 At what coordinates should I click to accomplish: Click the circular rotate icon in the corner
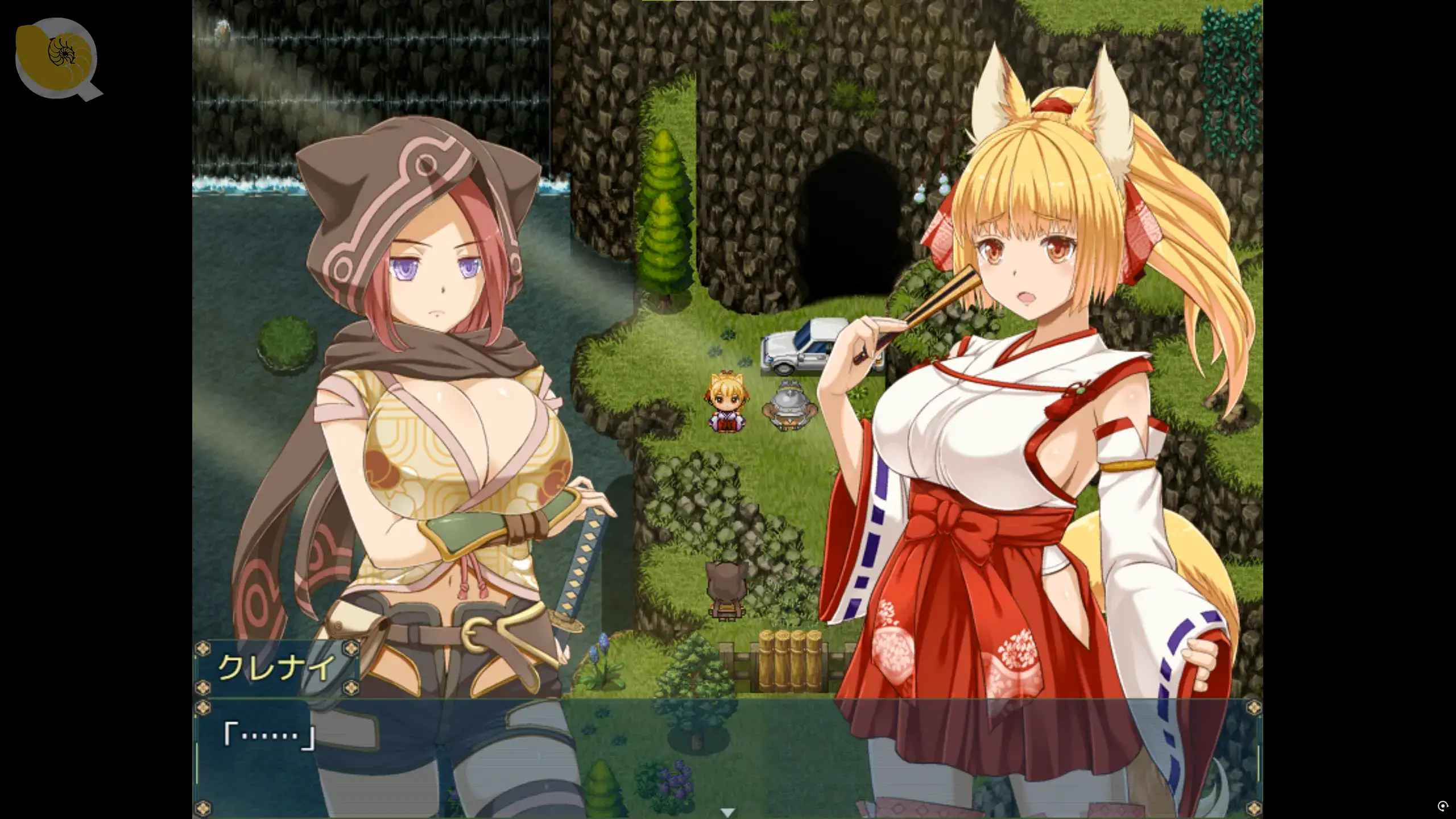pos(1443,806)
